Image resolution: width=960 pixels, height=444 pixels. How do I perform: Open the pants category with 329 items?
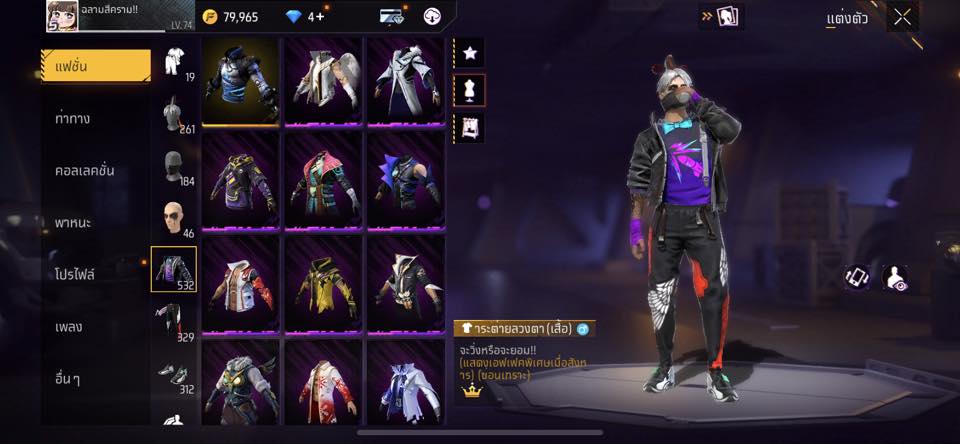pos(174,322)
